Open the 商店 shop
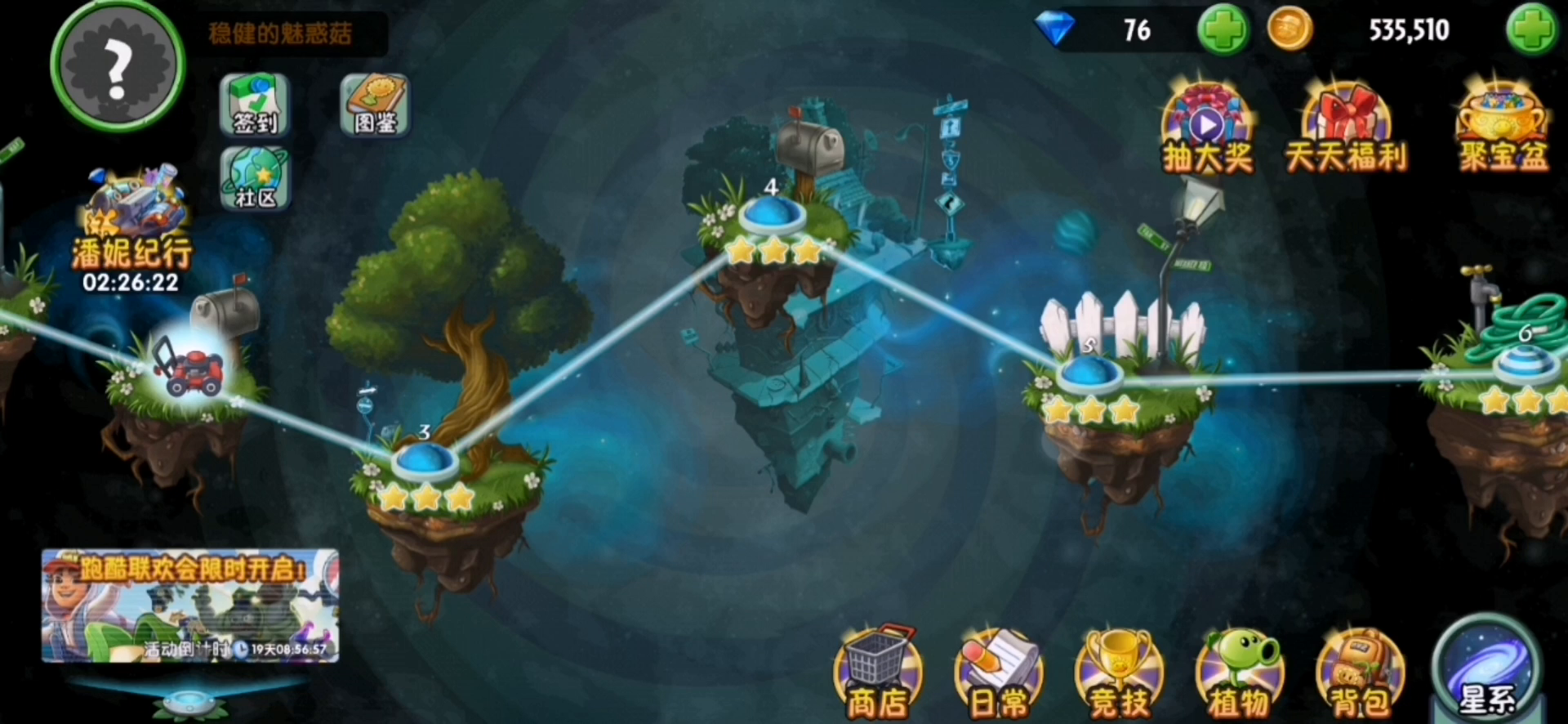Image resolution: width=1568 pixels, height=724 pixels. click(x=878, y=675)
